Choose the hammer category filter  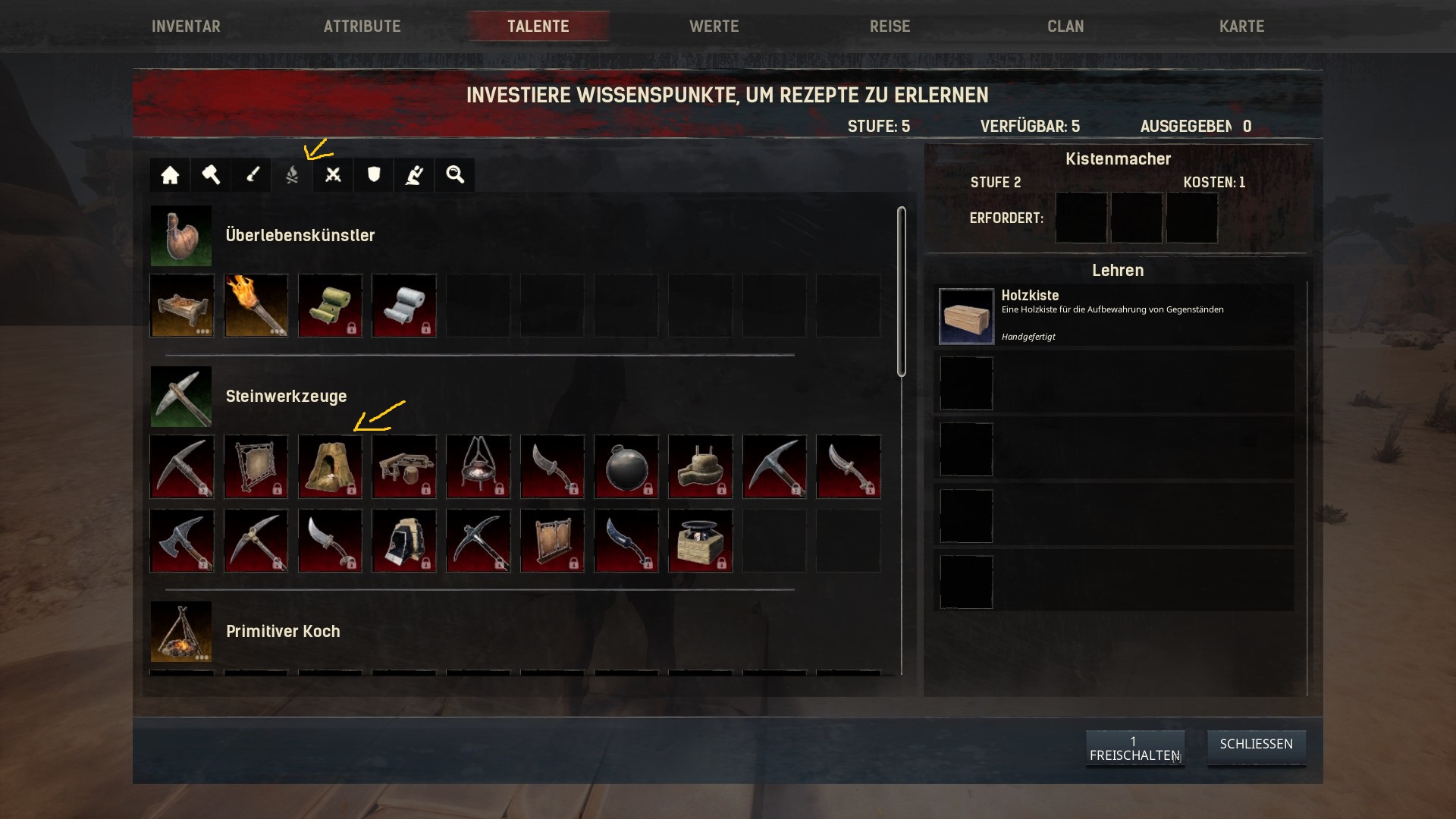click(211, 175)
